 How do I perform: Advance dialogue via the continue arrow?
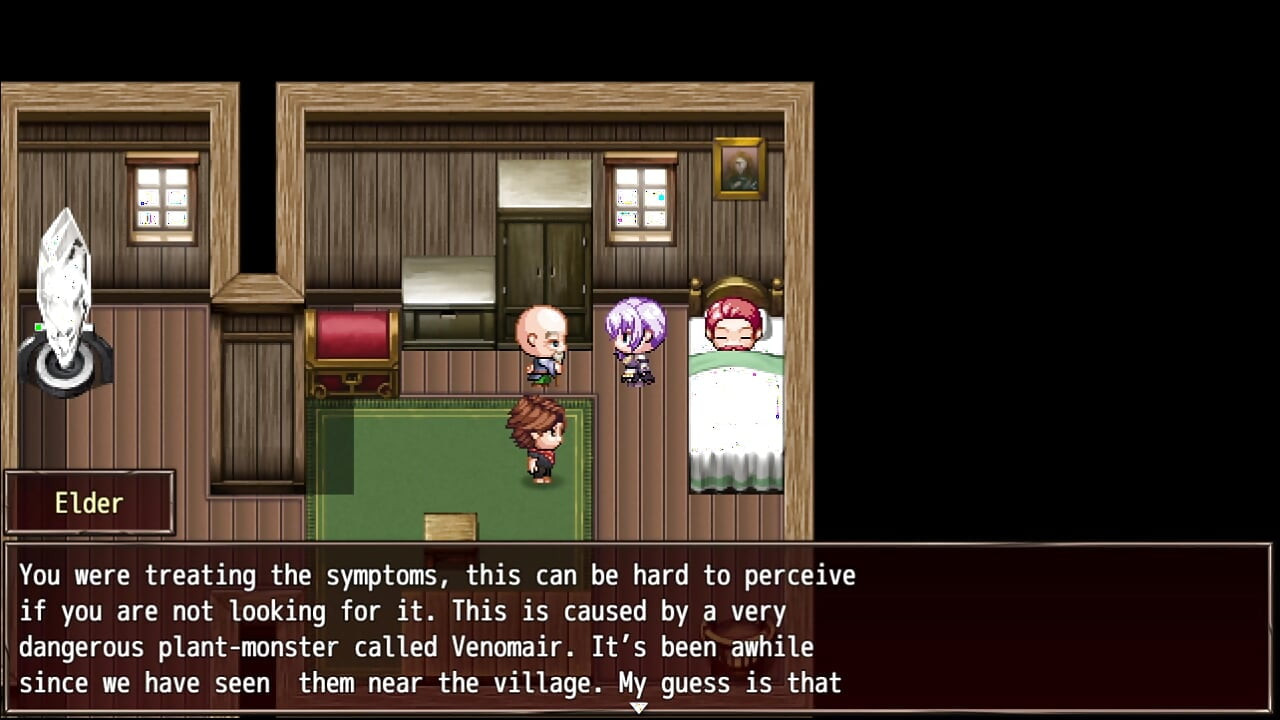(638, 707)
